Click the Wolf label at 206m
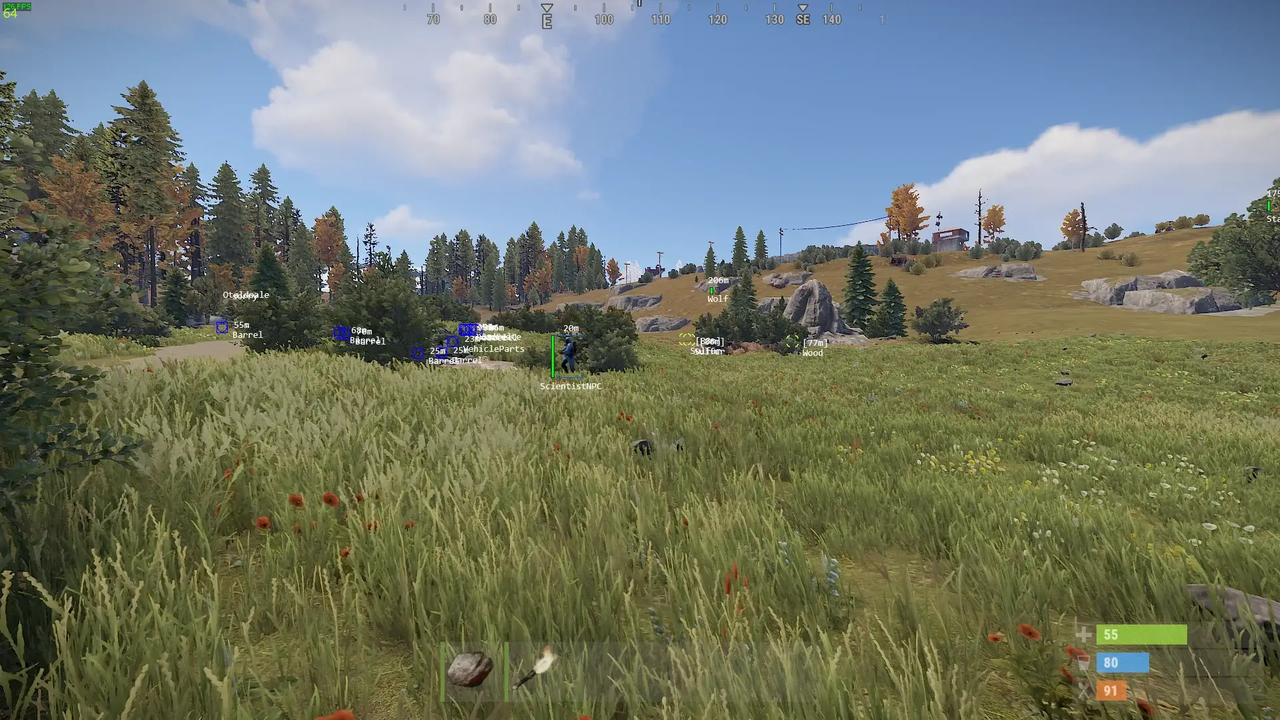Screen dimensions: 1280x720 coord(717,300)
